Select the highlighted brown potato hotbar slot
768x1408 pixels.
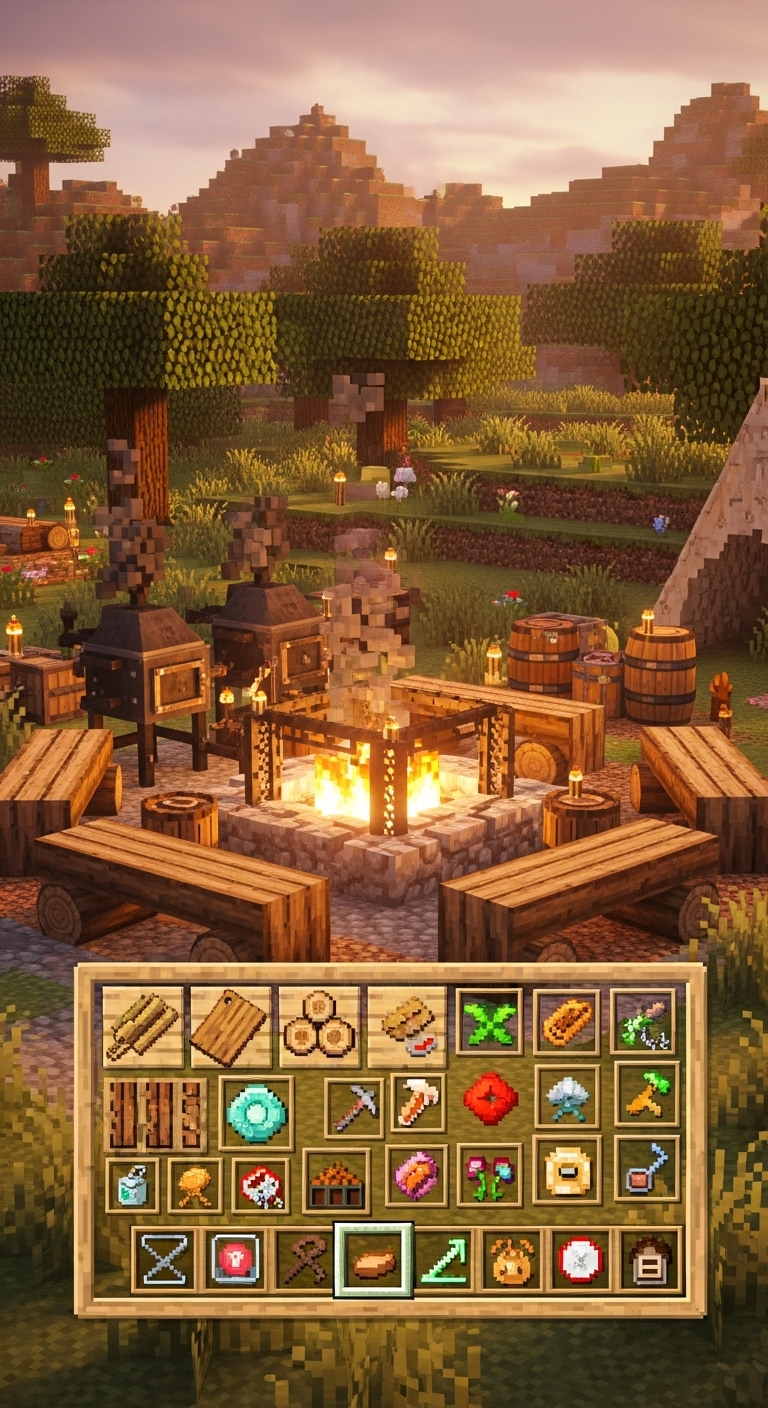click(373, 1260)
